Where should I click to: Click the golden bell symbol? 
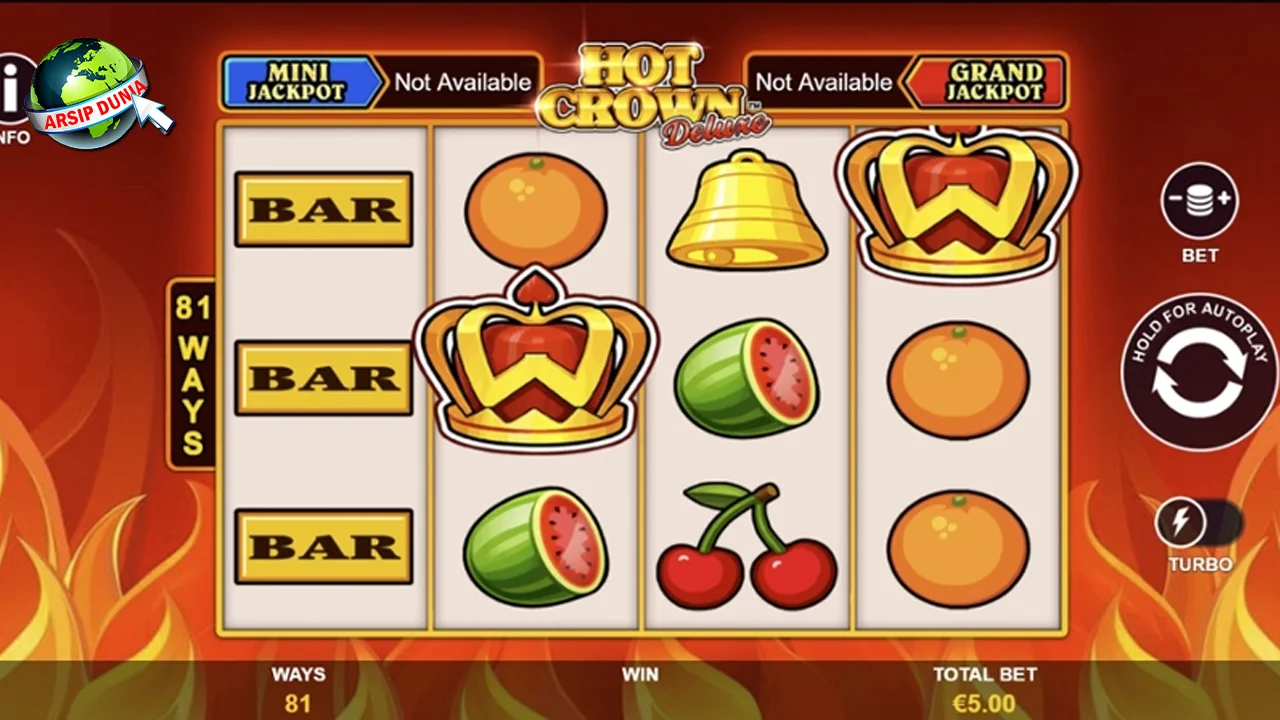coord(745,210)
